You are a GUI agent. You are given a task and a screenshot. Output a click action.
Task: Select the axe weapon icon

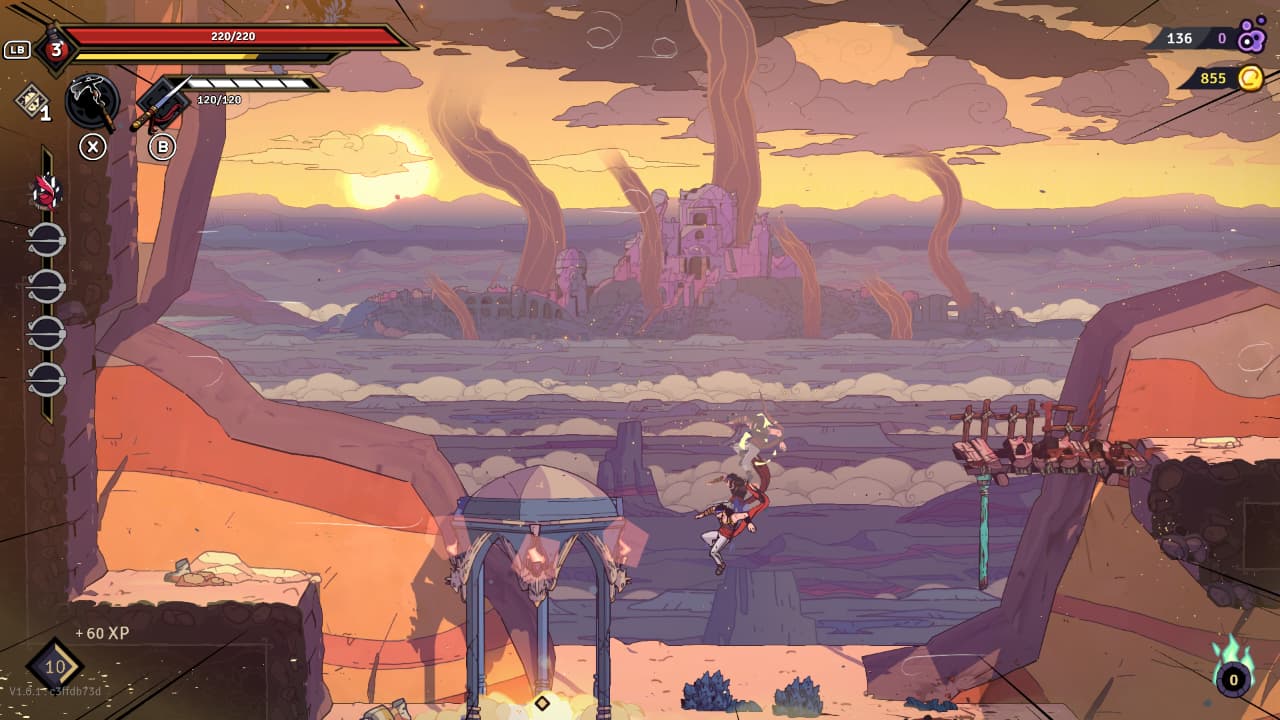[92, 101]
